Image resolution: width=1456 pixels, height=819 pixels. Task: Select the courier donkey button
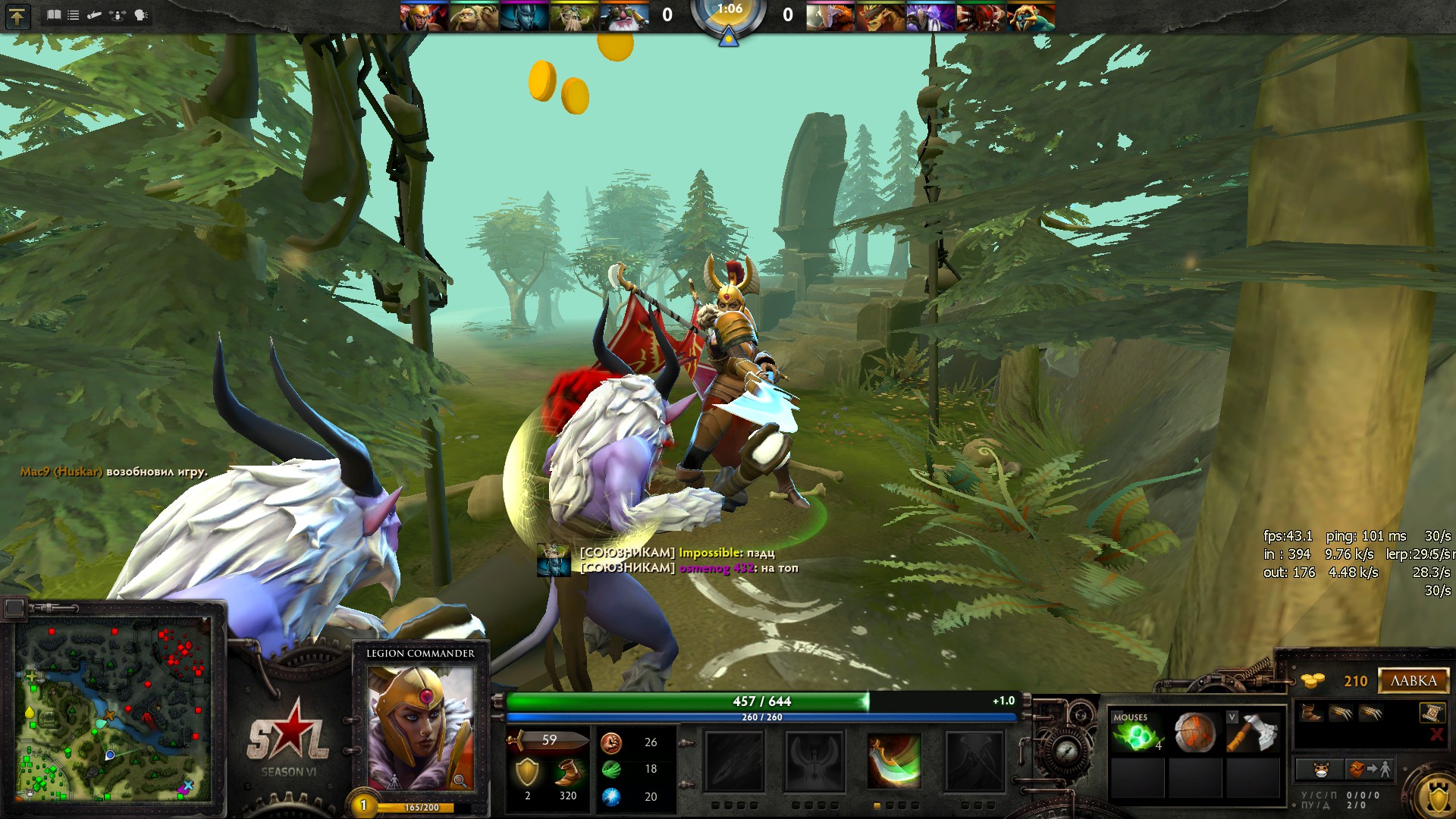coord(1321,770)
